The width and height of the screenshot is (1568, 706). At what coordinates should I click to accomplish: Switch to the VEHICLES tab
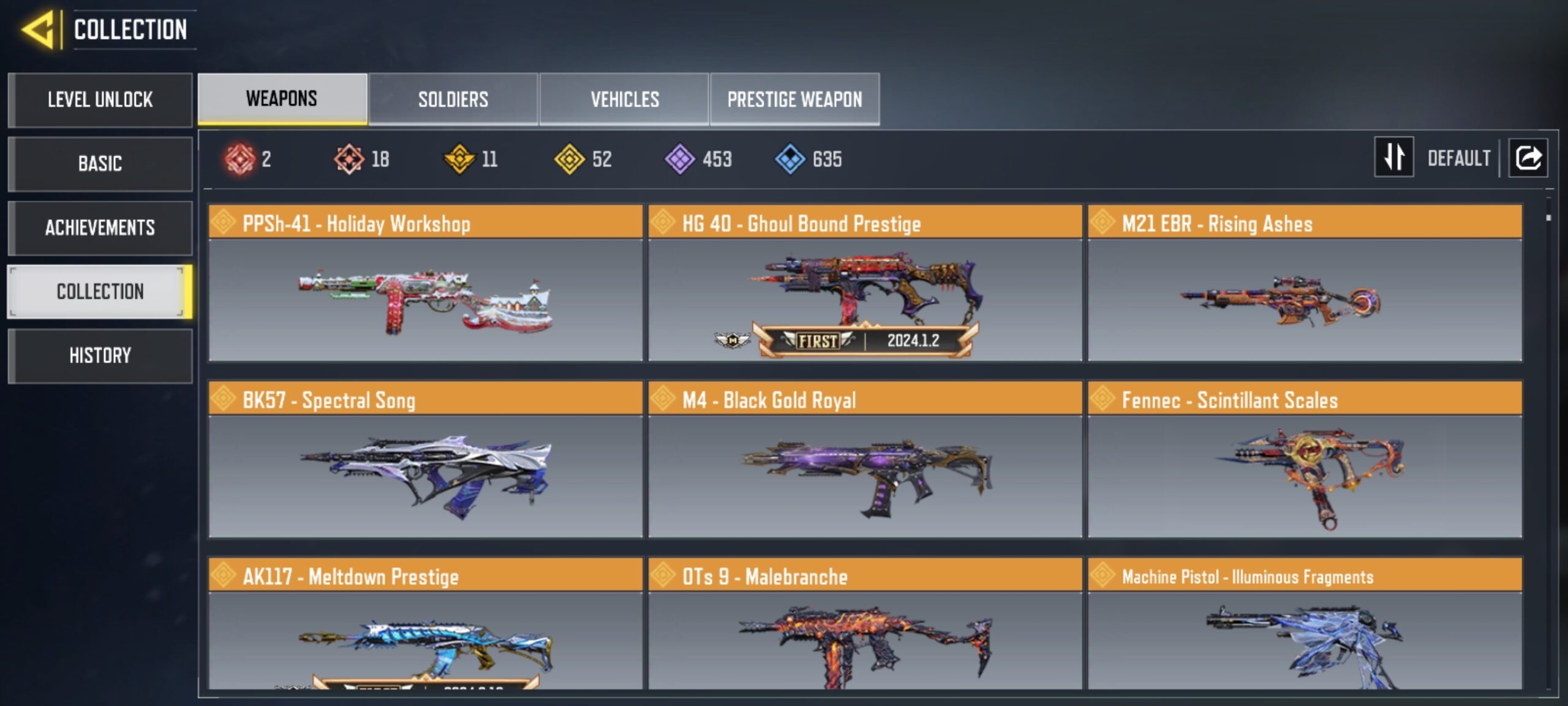click(624, 99)
